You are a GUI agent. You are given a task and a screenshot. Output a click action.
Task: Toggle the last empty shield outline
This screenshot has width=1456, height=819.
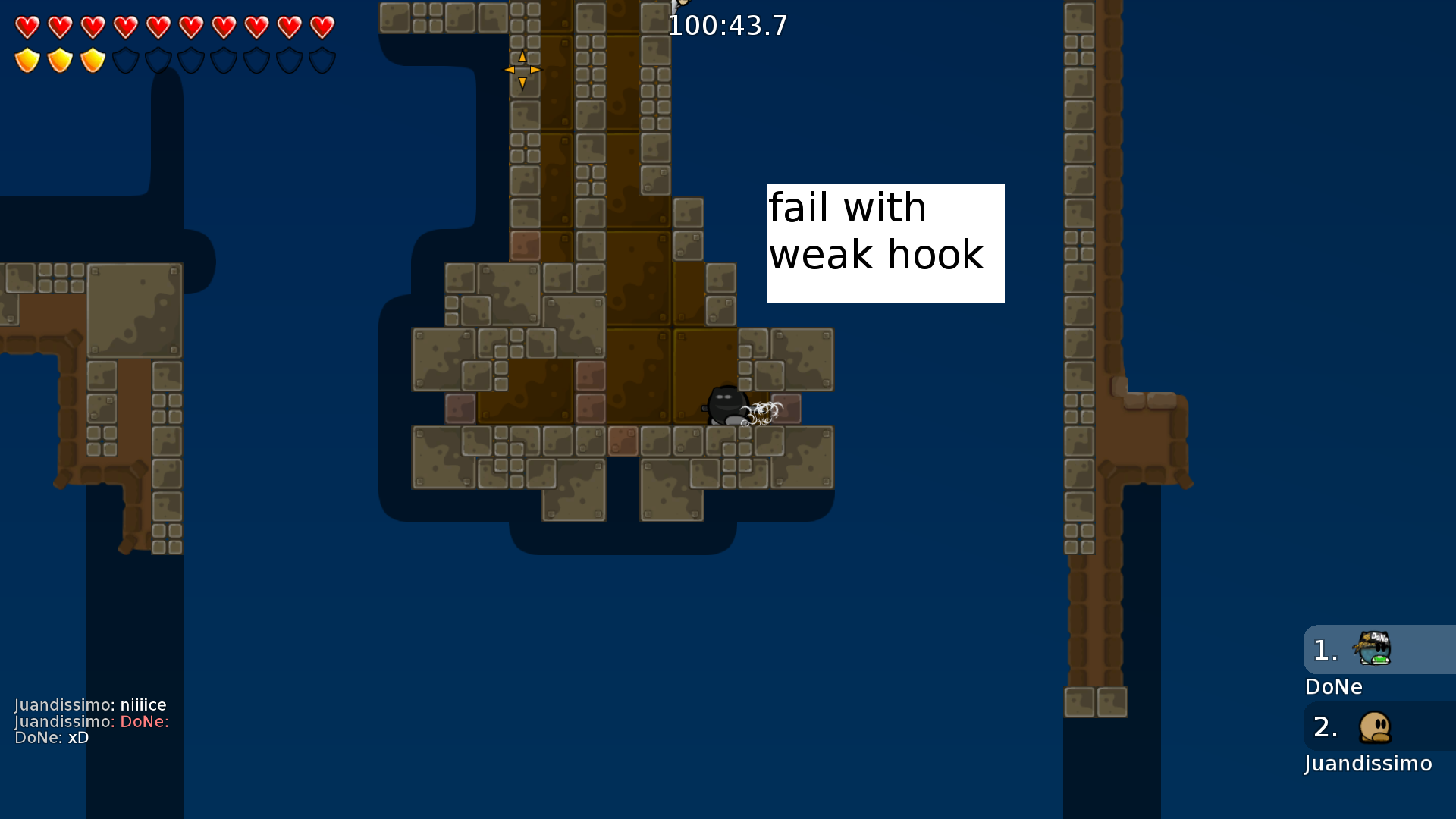point(325,59)
